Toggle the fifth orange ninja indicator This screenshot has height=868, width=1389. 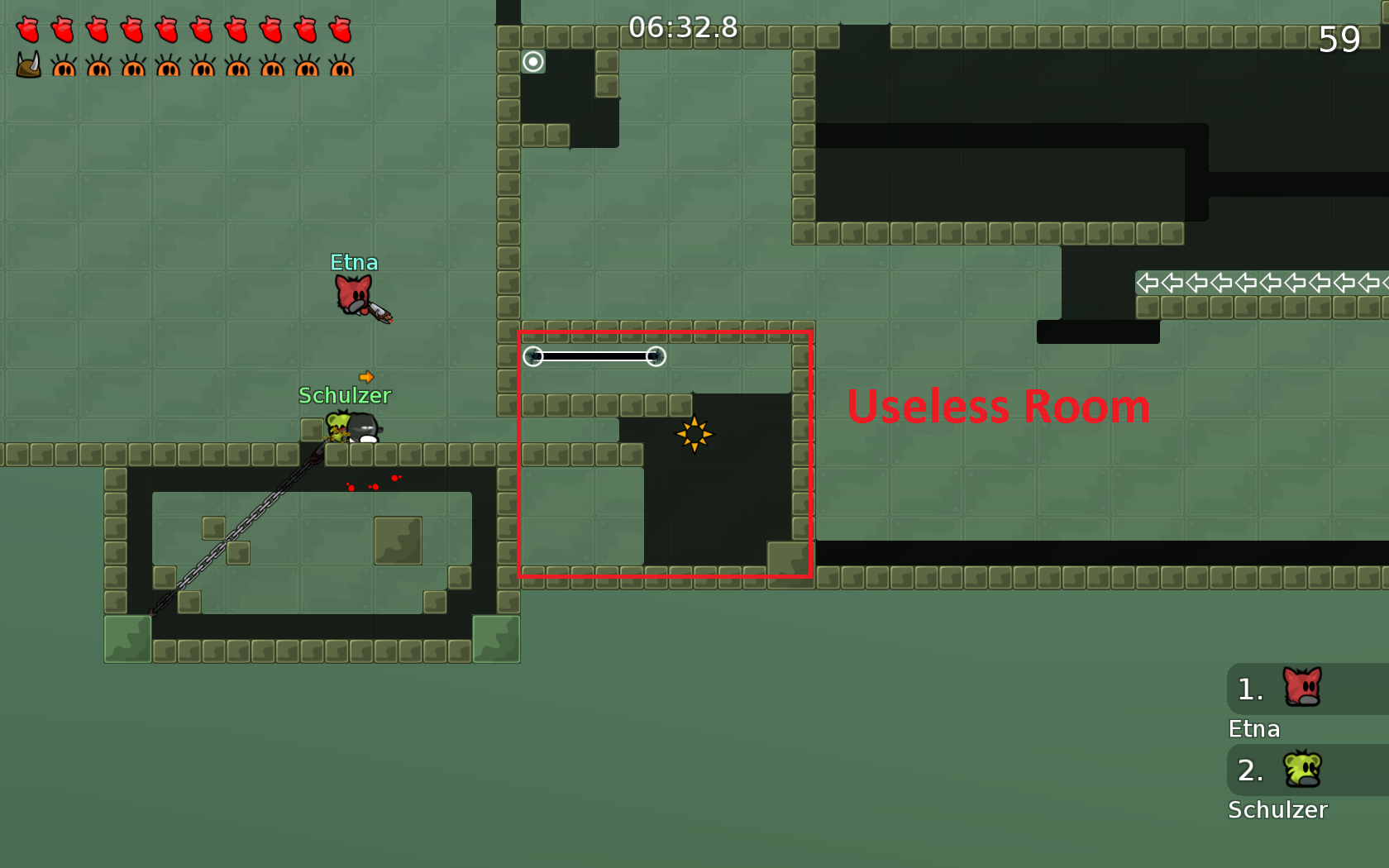[x=204, y=70]
